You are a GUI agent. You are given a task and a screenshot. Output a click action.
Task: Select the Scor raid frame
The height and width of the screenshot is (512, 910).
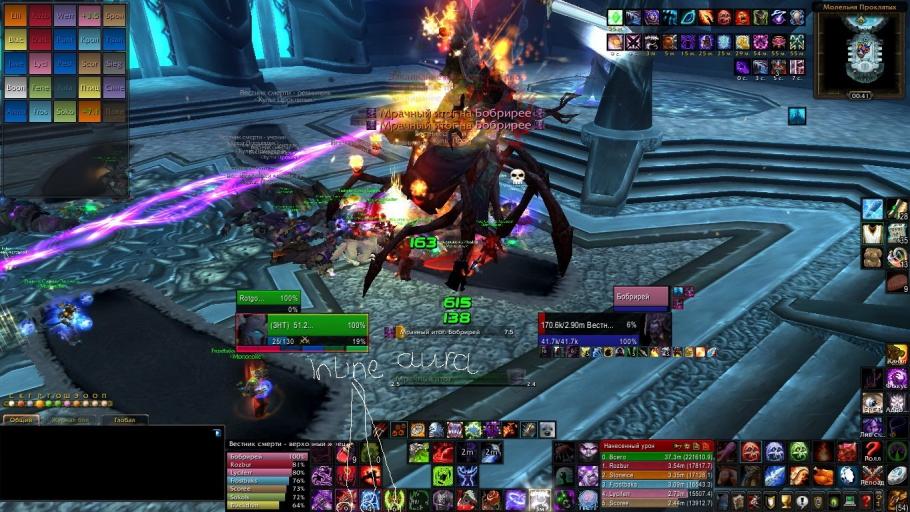coord(91,64)
